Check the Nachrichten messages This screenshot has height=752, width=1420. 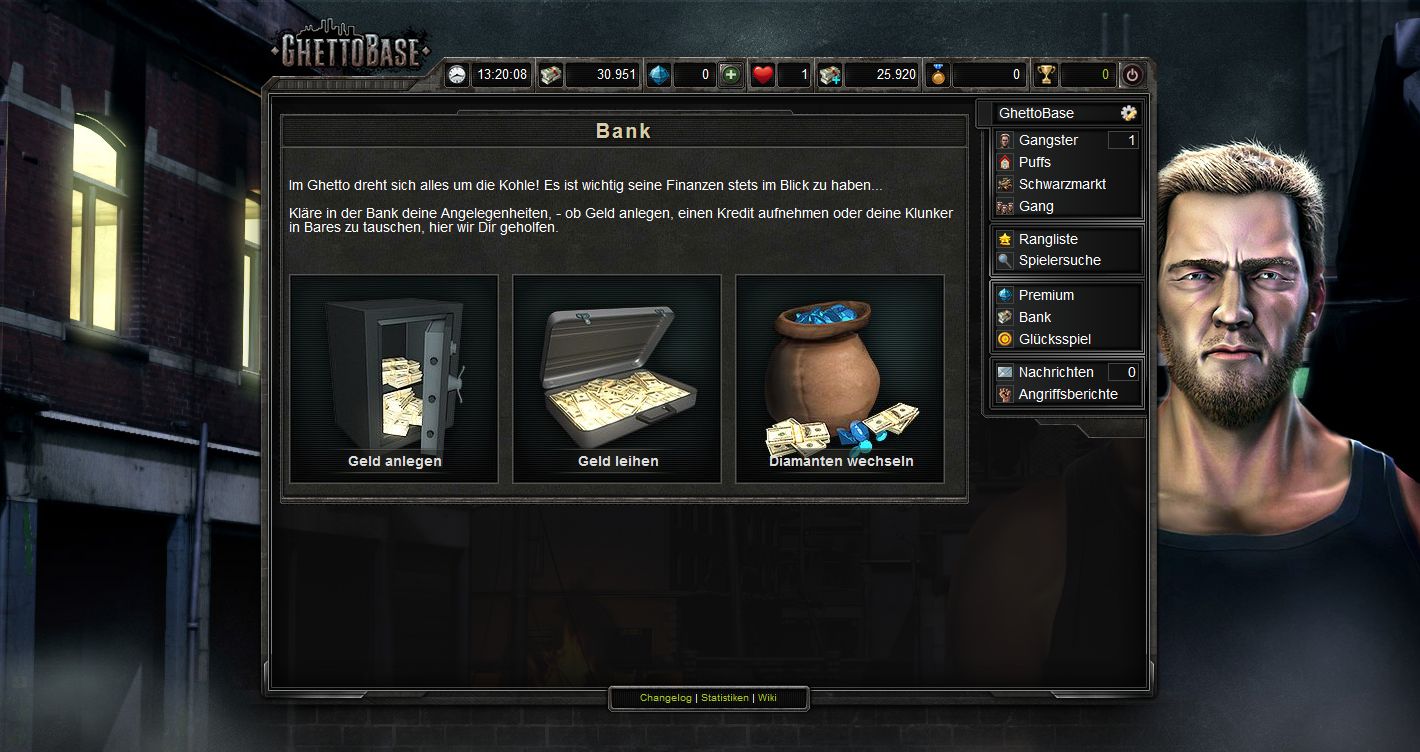coord(1055,372)
